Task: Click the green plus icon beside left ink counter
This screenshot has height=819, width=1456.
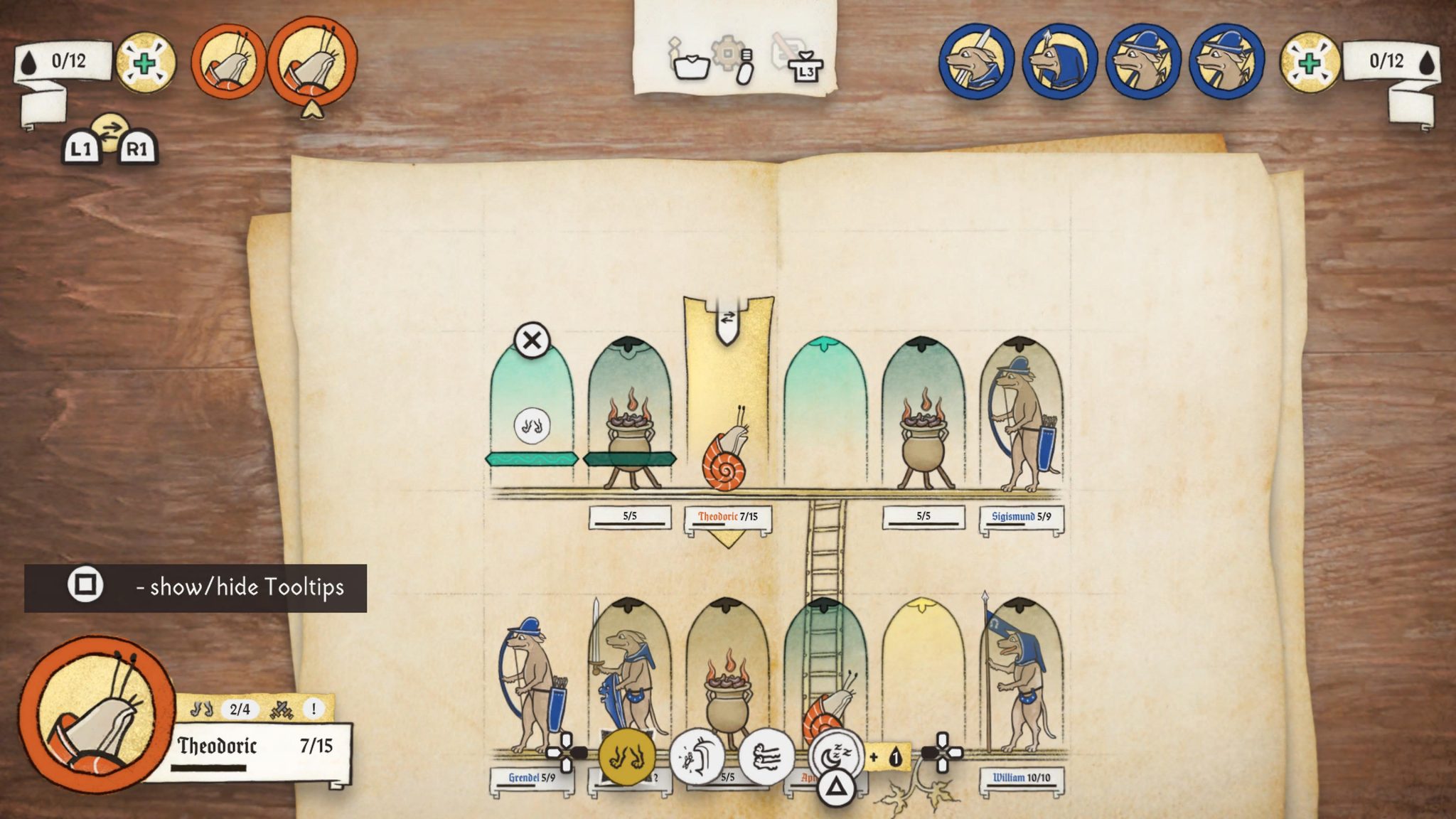Action: pos(145,63)
